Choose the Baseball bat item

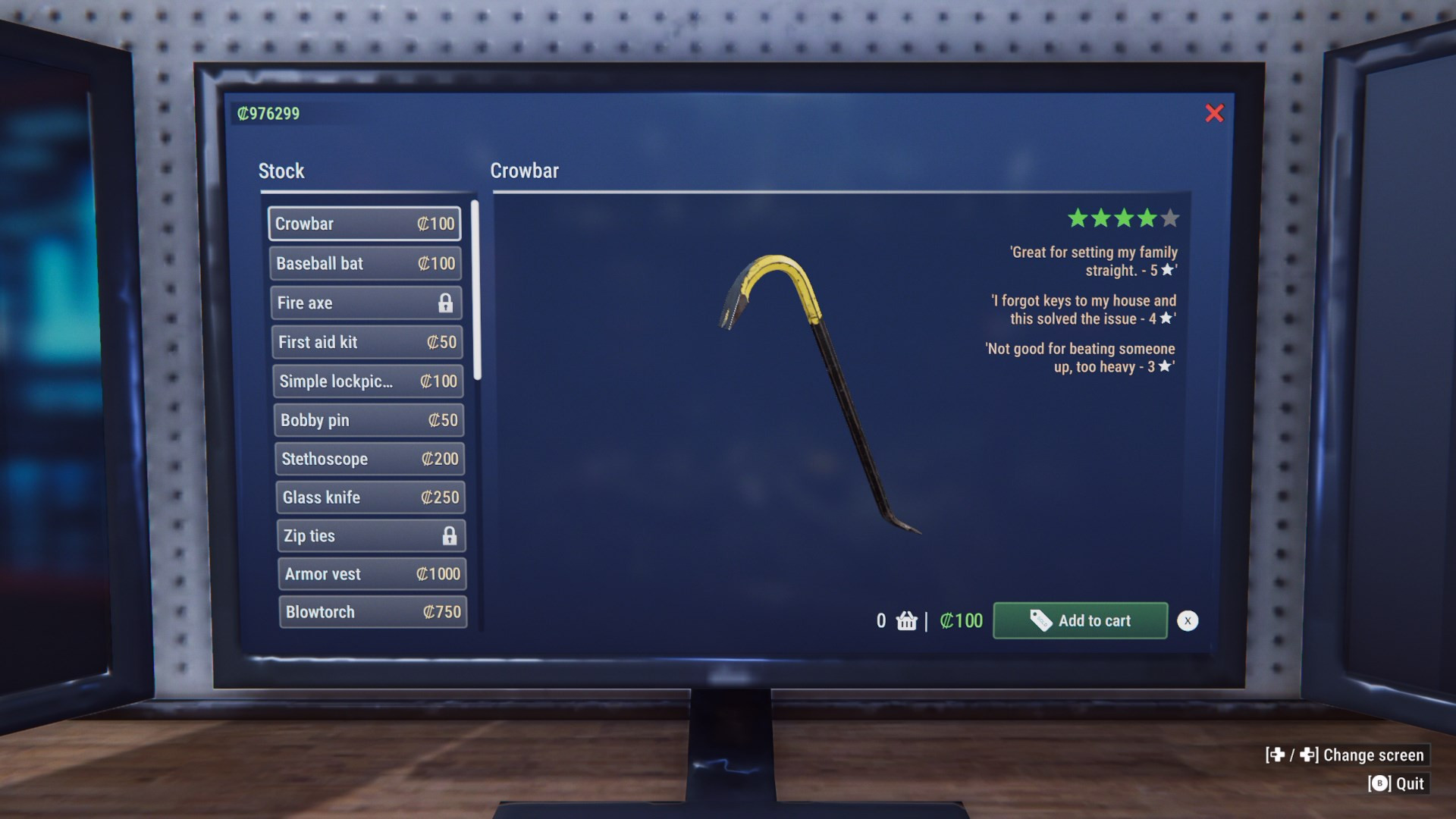[365, 263]
